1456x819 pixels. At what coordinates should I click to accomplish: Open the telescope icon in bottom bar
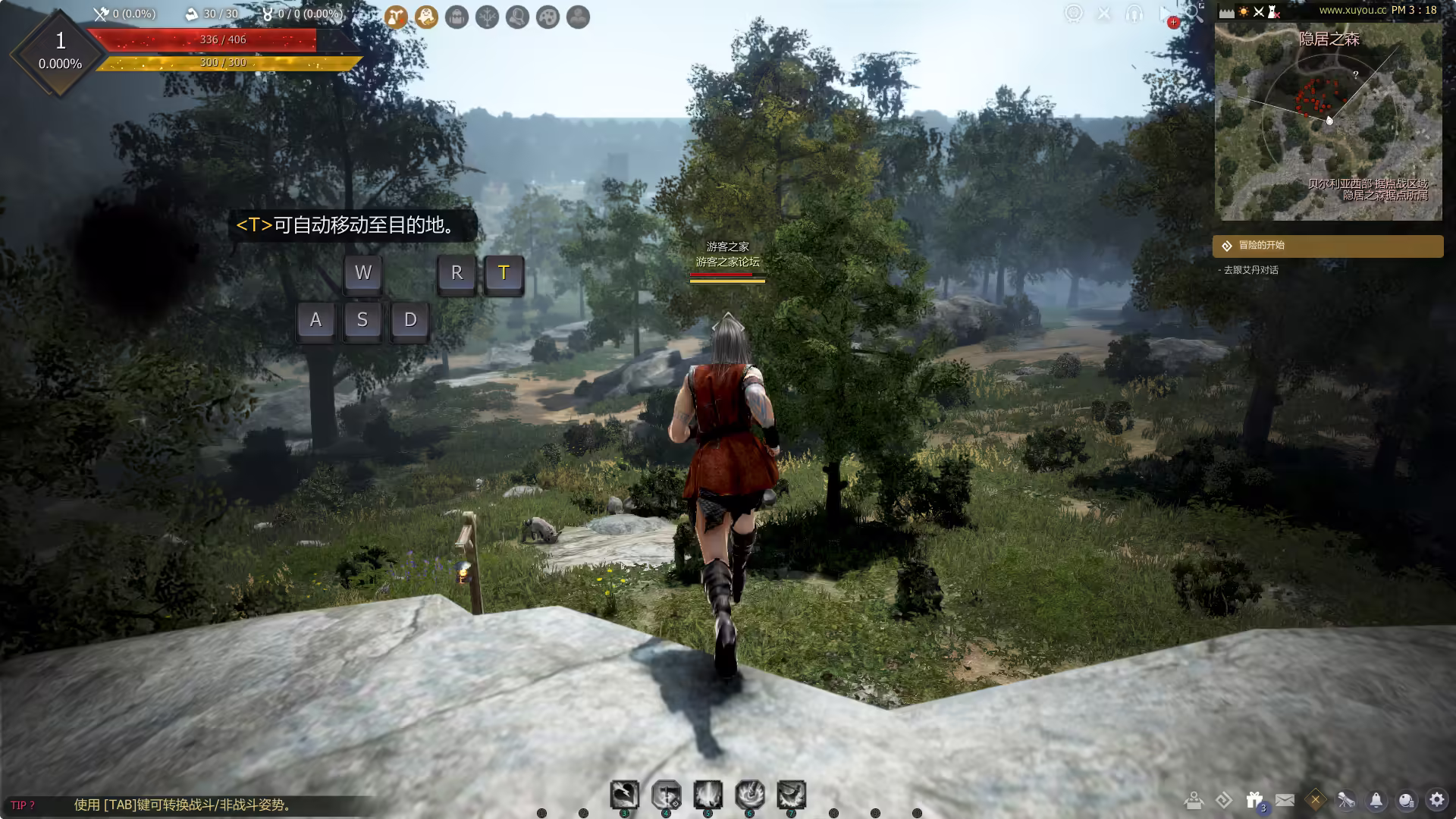[x=1345, y=799]
